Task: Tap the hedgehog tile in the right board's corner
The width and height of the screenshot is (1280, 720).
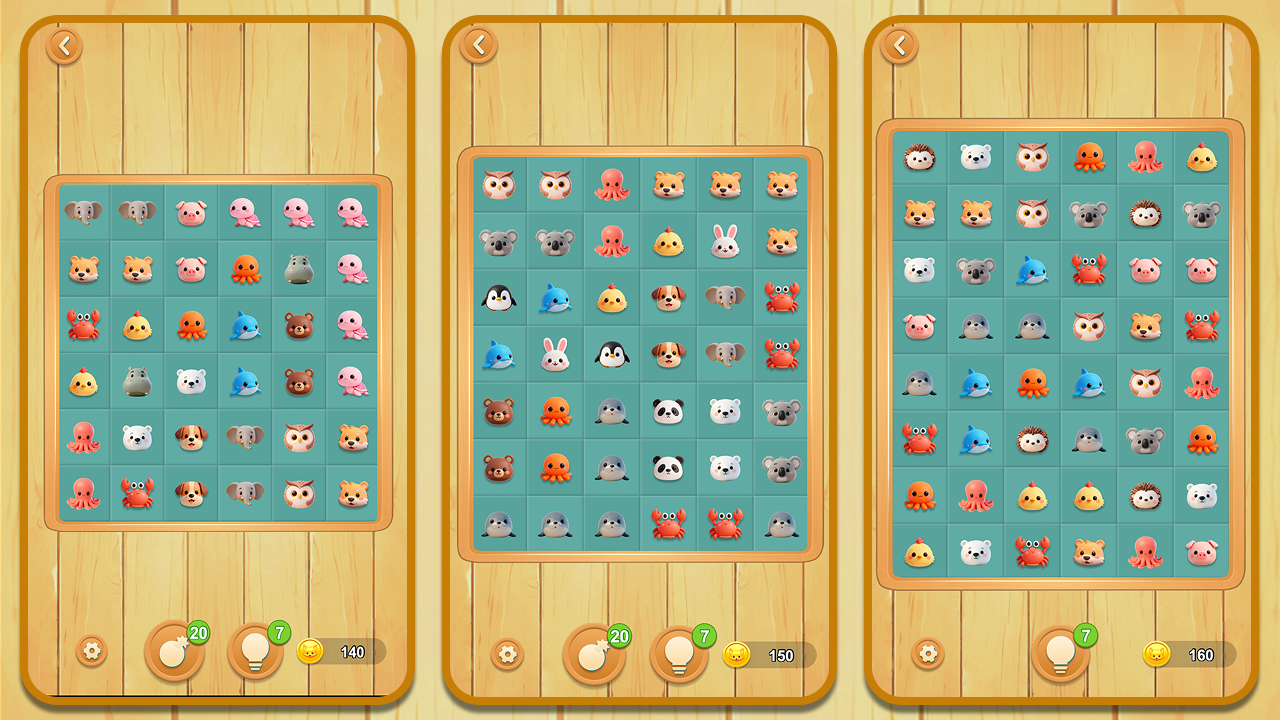Action: click(920, 158)
